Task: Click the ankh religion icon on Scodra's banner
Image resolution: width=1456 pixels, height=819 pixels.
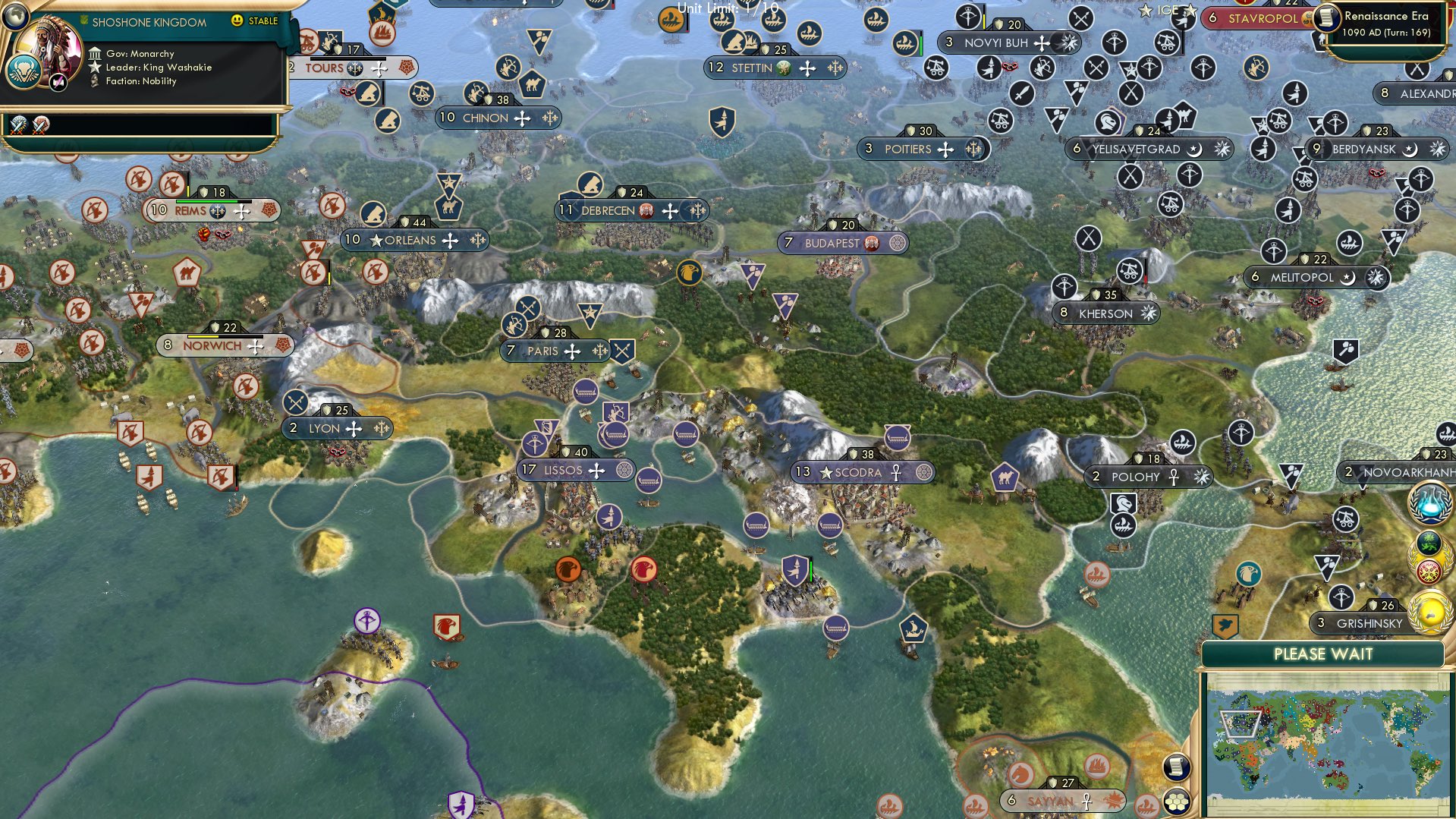Action: coord(895,472)
